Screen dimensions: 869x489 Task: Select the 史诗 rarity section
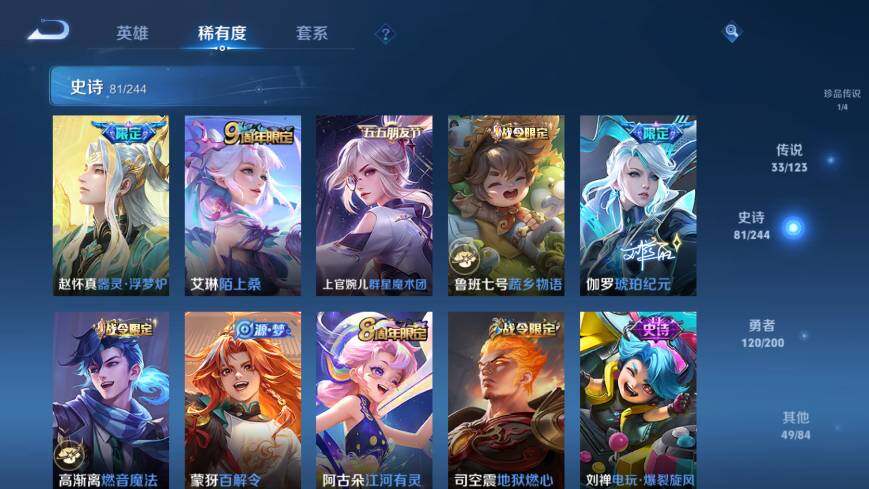point(752,225)
